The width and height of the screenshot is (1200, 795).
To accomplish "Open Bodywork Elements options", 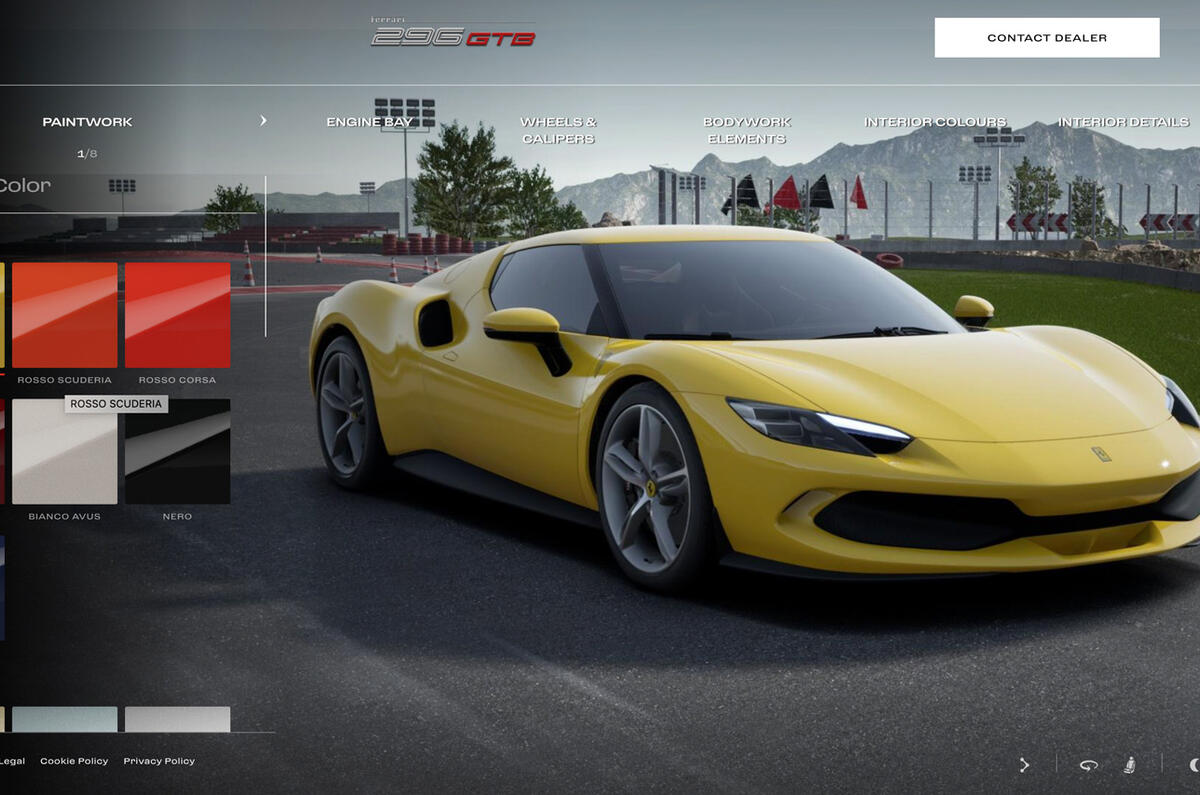I will (746, 130).
